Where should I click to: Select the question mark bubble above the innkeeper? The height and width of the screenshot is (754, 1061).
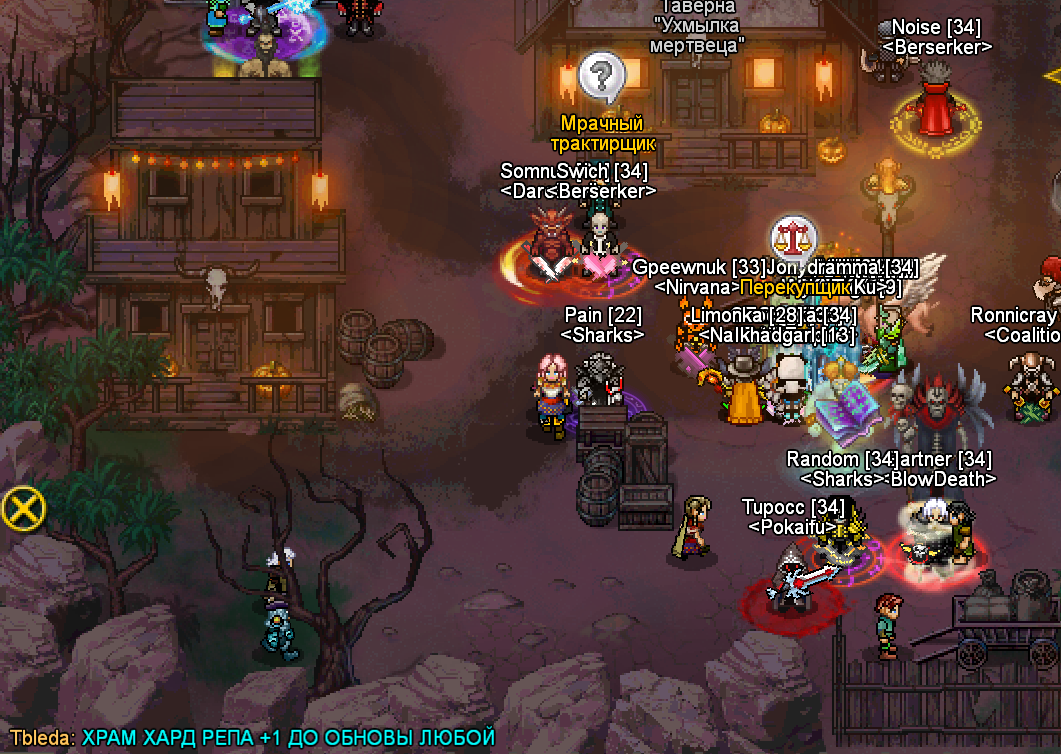coord(601,75)
